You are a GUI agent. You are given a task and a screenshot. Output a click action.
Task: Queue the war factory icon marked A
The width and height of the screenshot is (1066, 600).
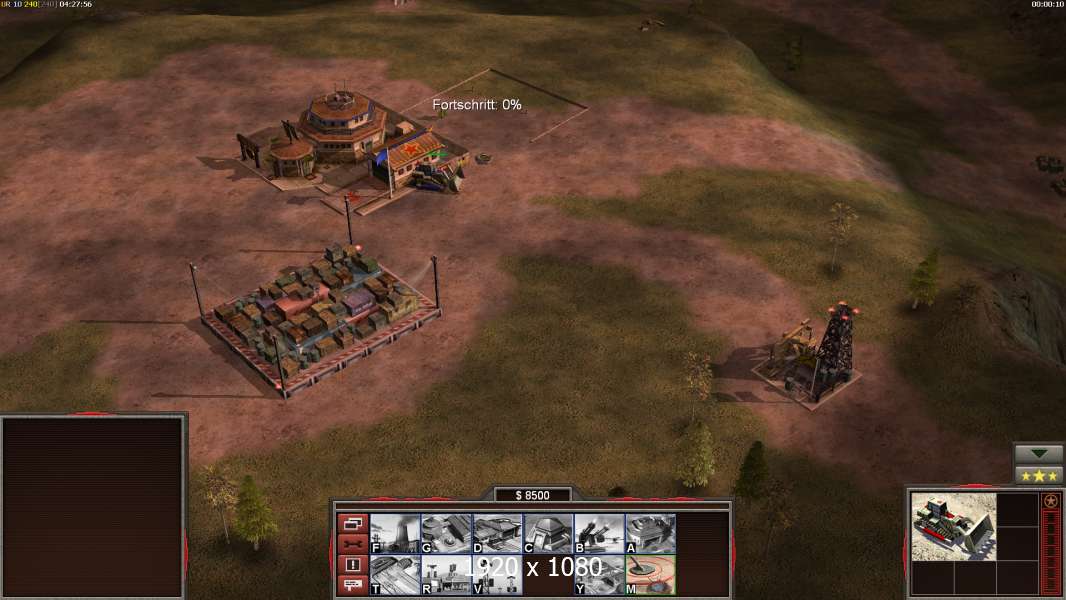tap(650, 533)
